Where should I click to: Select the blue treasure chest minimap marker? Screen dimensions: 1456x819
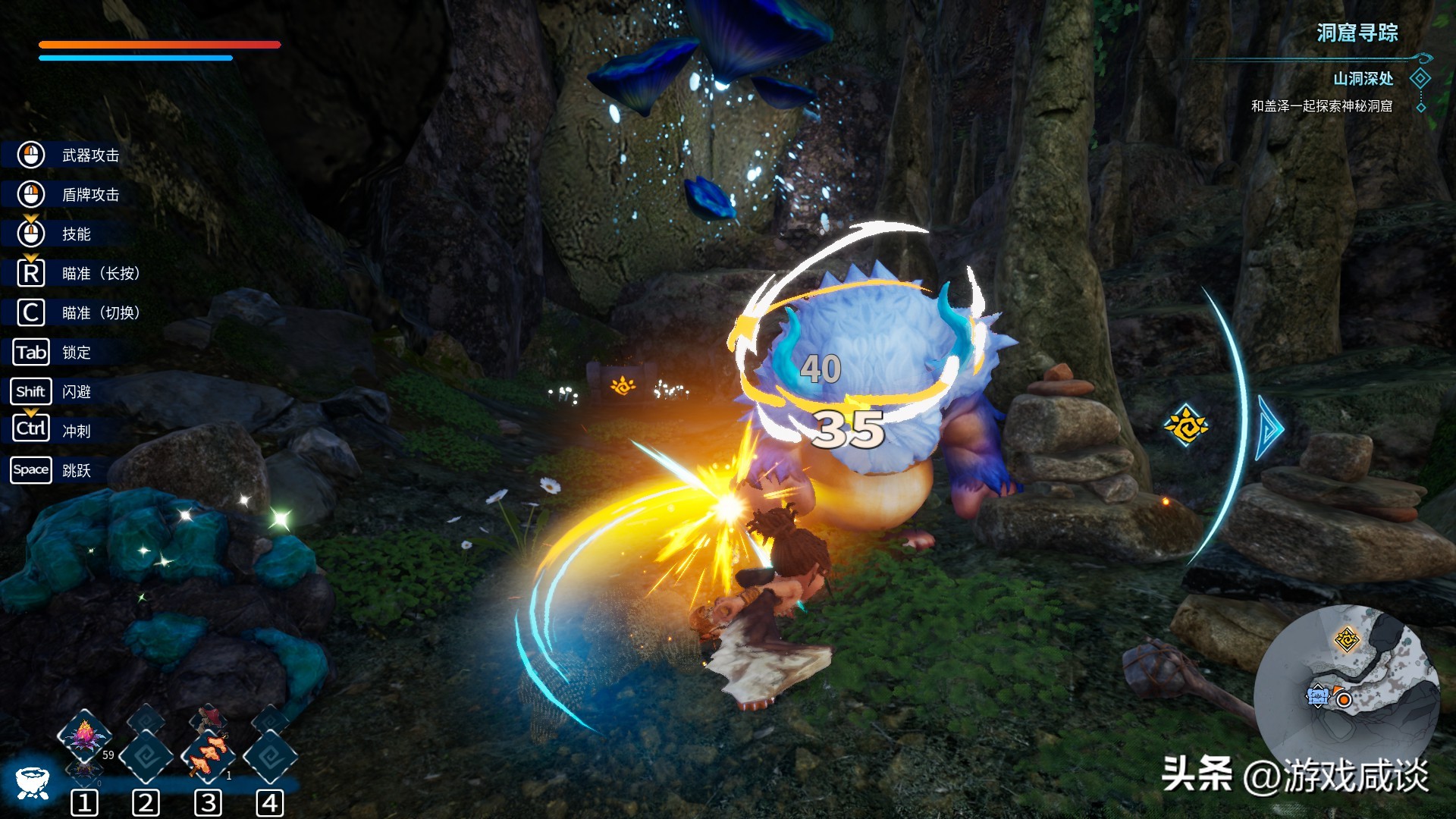click(x=1318, y=695)
